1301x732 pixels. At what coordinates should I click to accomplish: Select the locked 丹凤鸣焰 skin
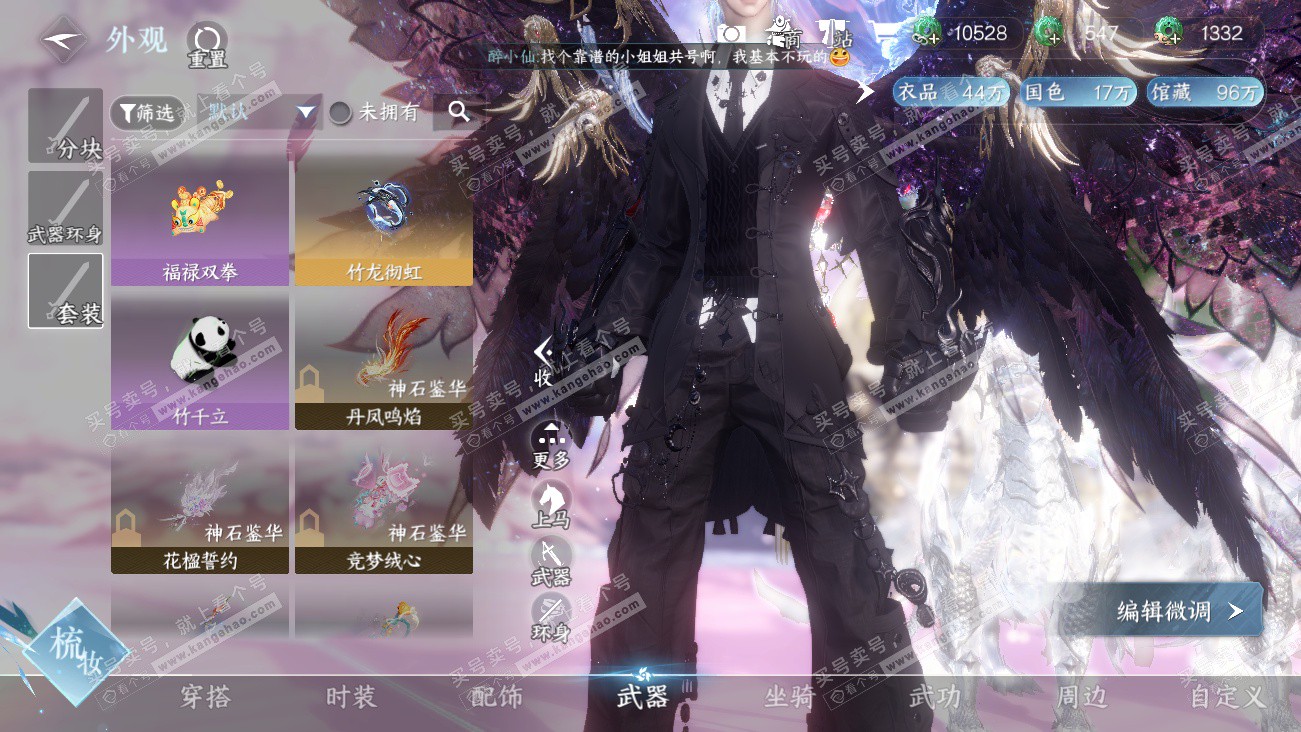(x=384, y=360)
